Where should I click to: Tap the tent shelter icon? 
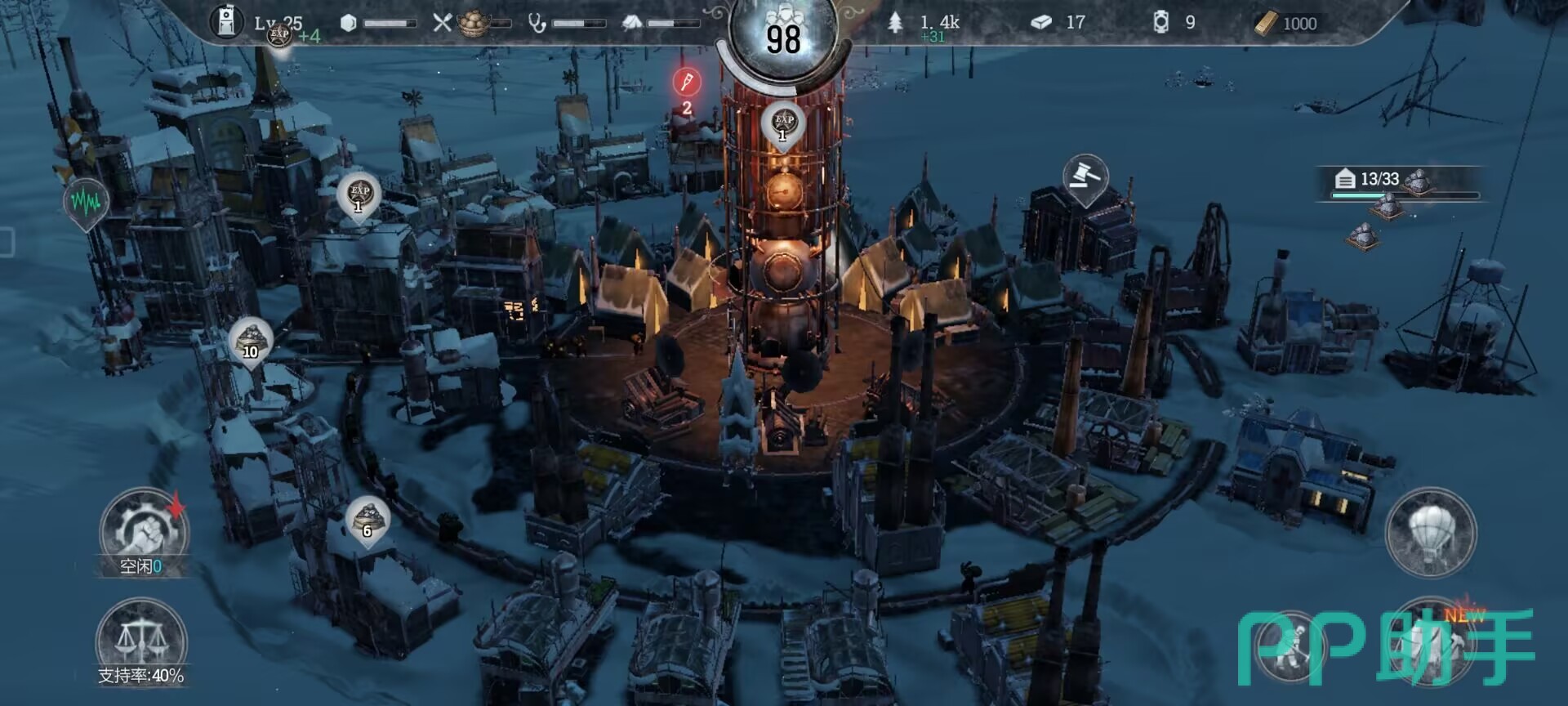pyautogui.click(x=631, y=23)
